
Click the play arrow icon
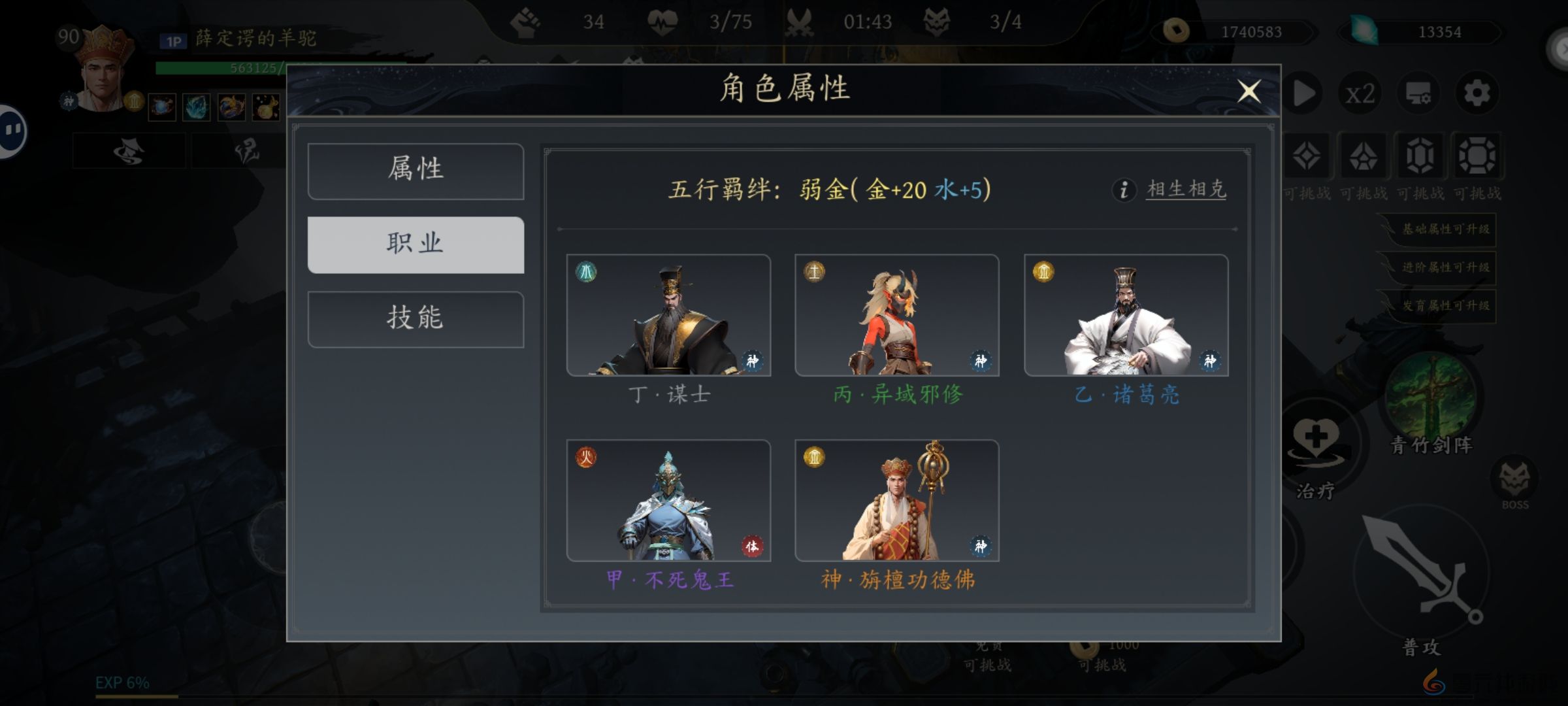[1302, 93]
